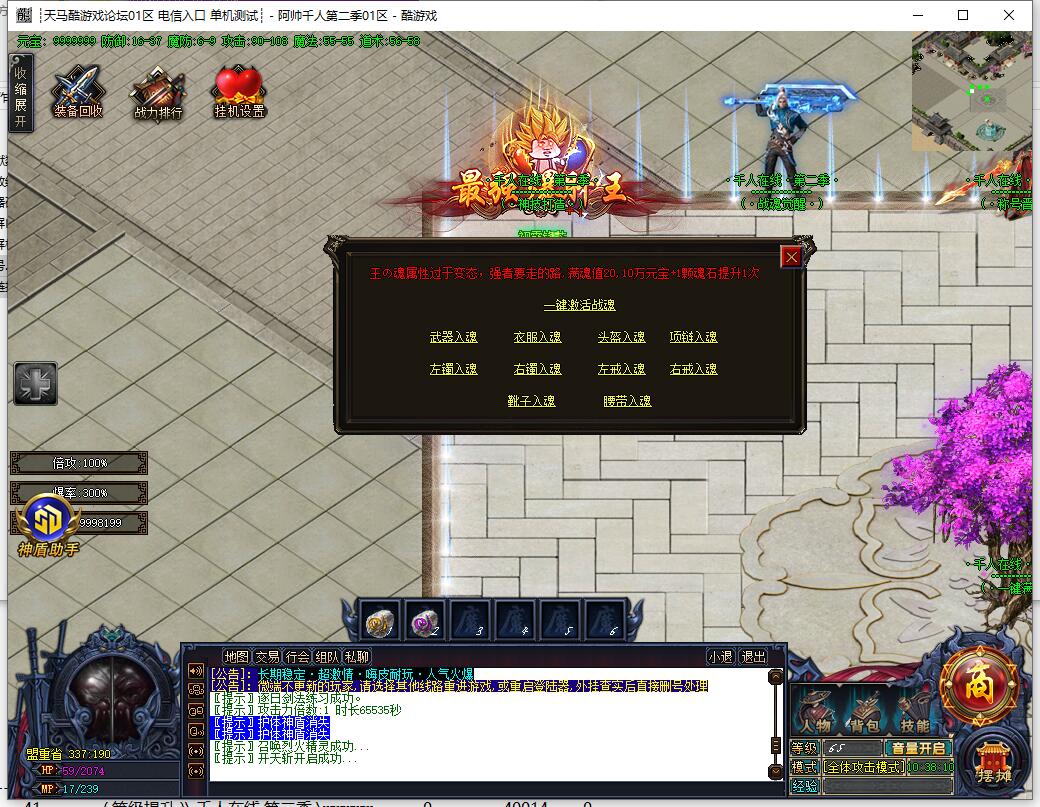Close the soul infusion dialog
Screen dimensions: 1040x807
[791, 257]
